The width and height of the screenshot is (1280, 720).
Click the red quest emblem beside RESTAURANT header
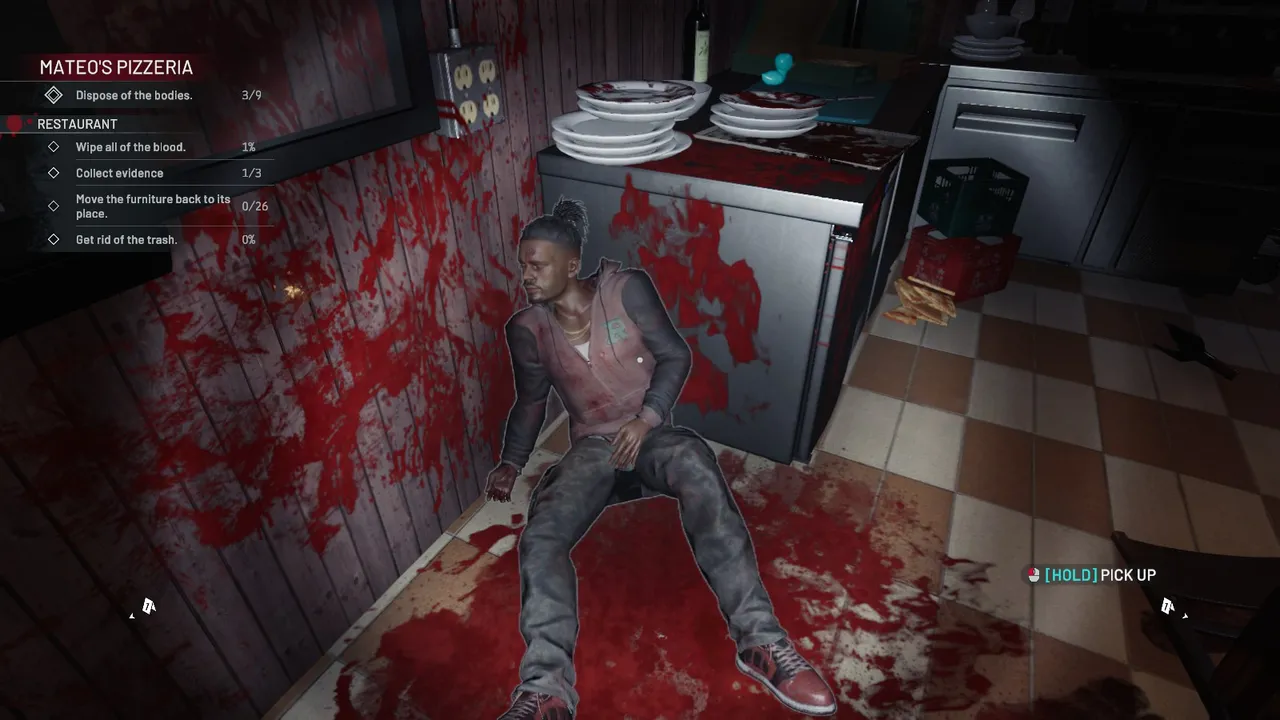coord(12,124)
